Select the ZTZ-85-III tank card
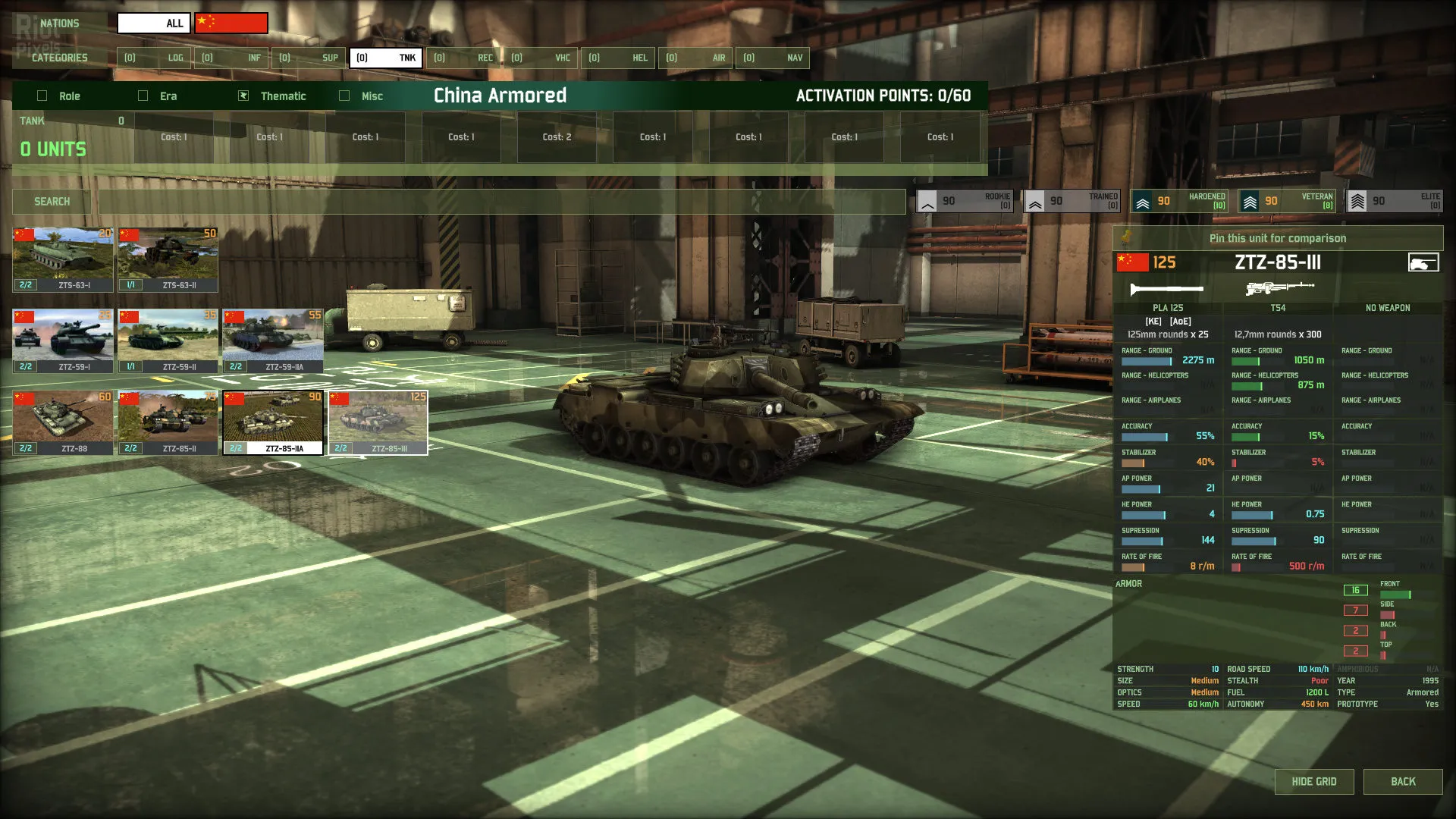The image size is (1456, 819). (378, 422)
